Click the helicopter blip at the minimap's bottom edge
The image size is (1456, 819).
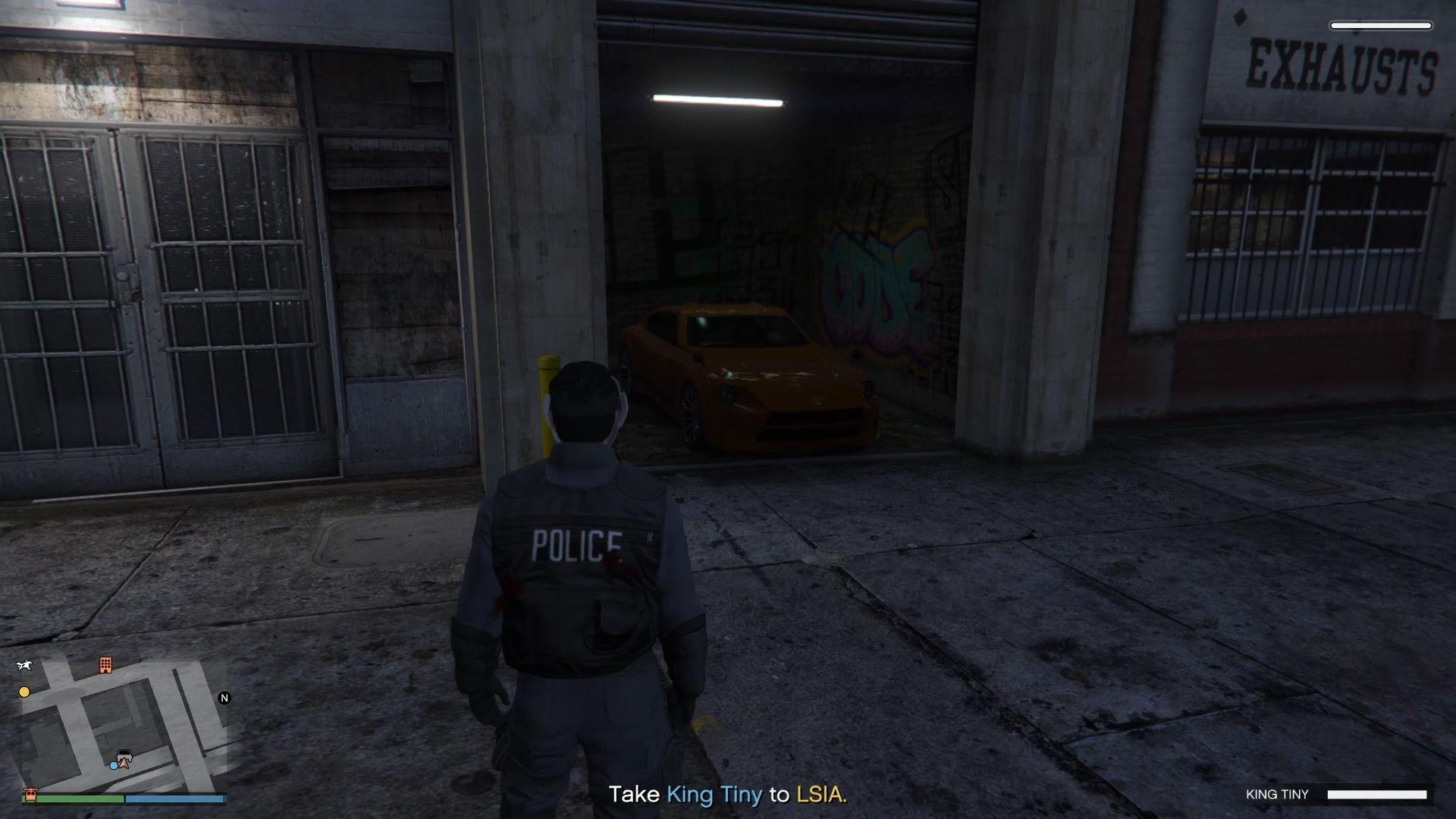[x=30, y=795]
